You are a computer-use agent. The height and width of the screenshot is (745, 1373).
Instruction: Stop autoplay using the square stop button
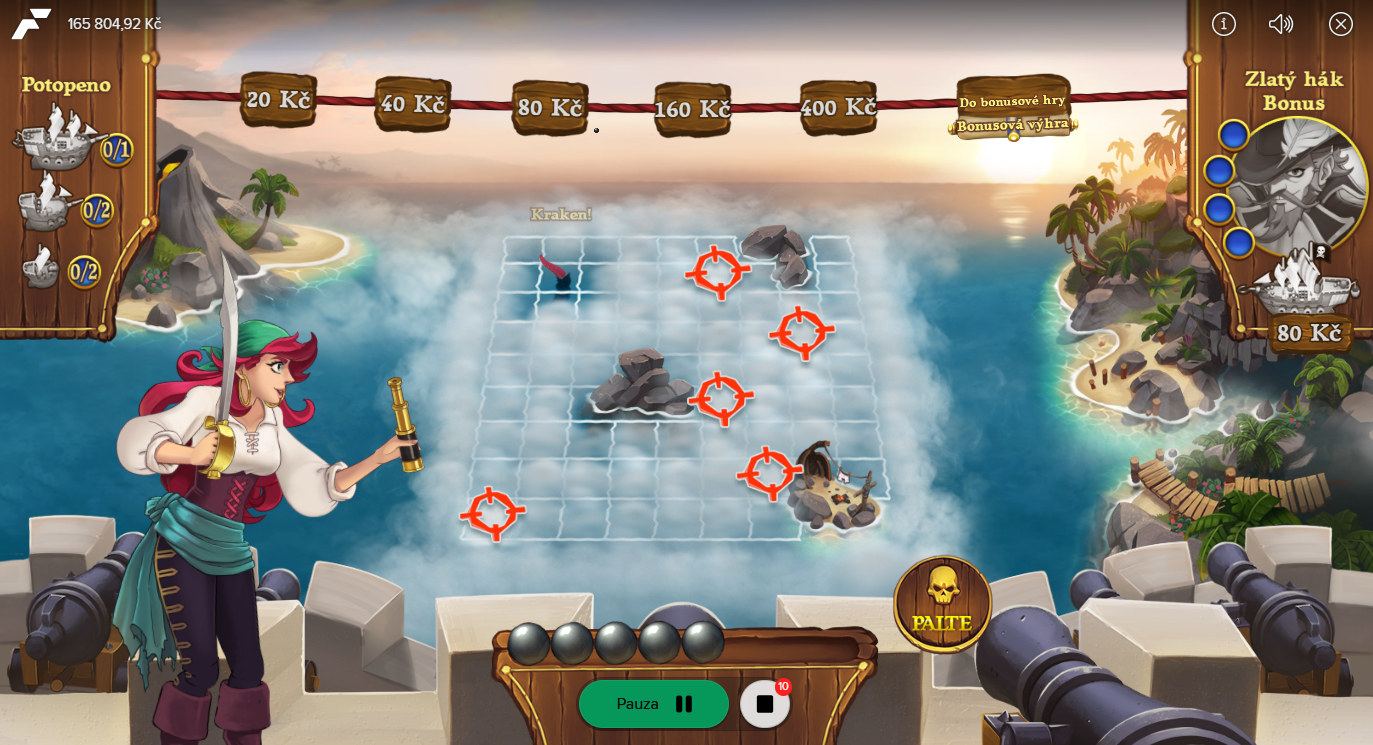tap(765, 704)
